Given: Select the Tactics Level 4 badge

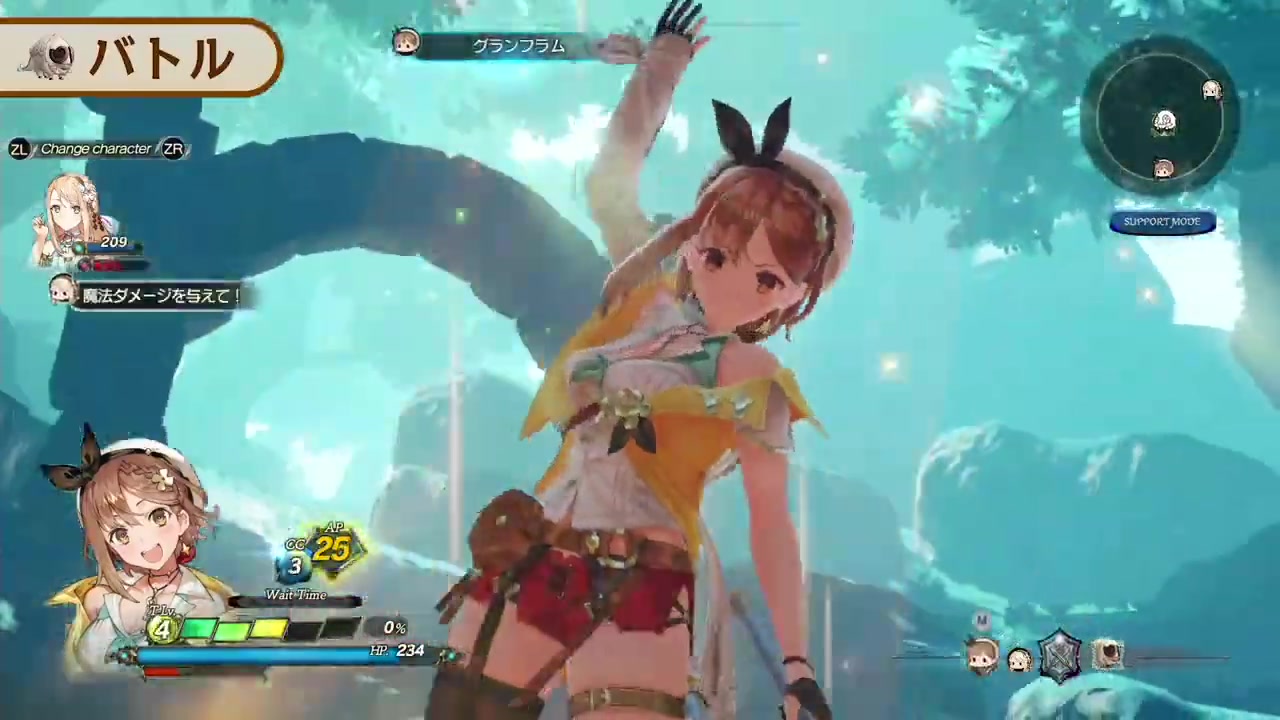Looking at the screenshot, I should click(x=161, y=628).
